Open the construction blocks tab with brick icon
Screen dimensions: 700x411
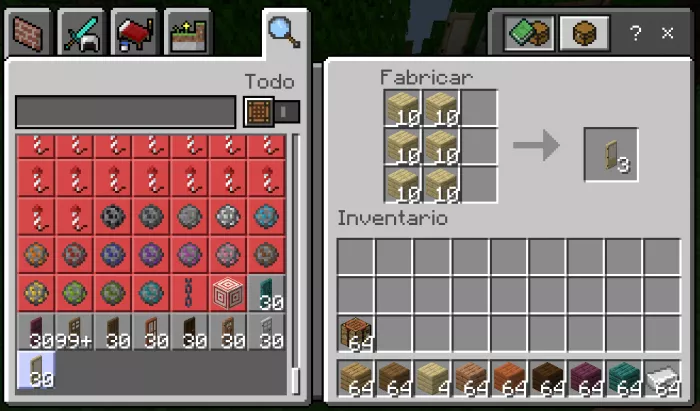(30, 33)
